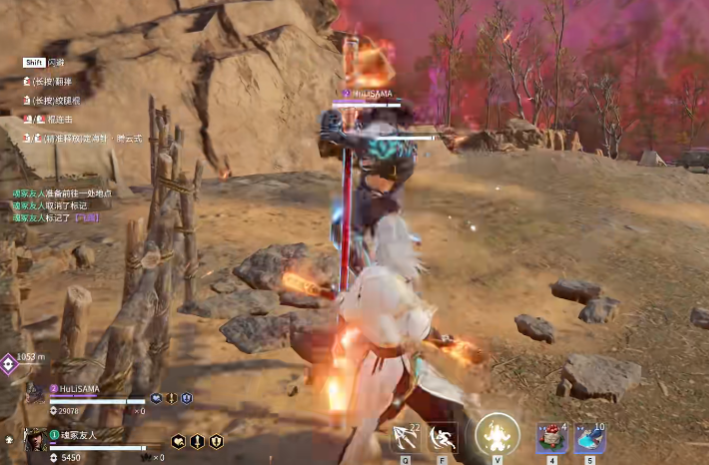Screen dimensions: 709x465
Task: Use the dash strike skill icon
Action: pyautogui.click(x=443, y=437)
